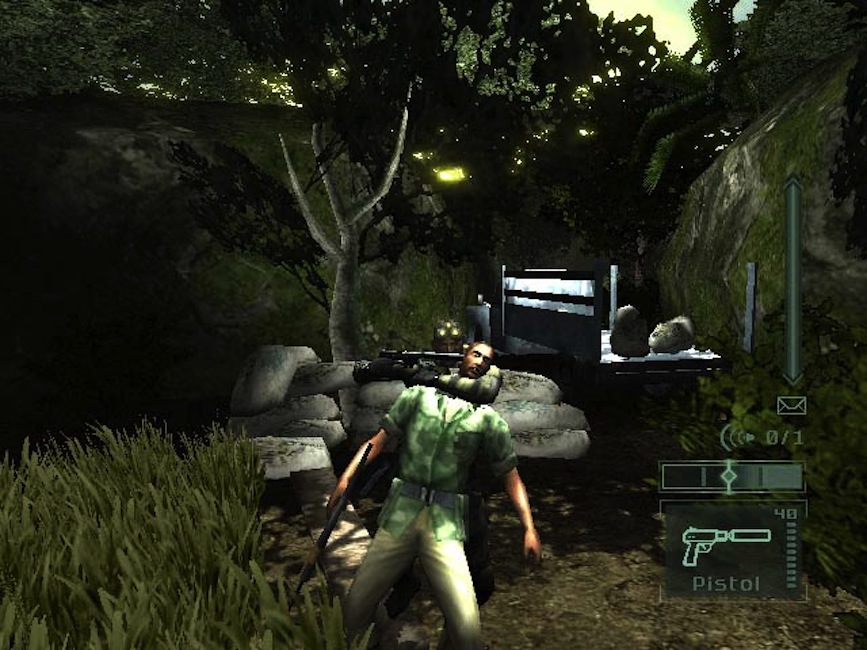Select the Pistol weapon panel
The height and width of the screenshot is (650, 867).
733,551
